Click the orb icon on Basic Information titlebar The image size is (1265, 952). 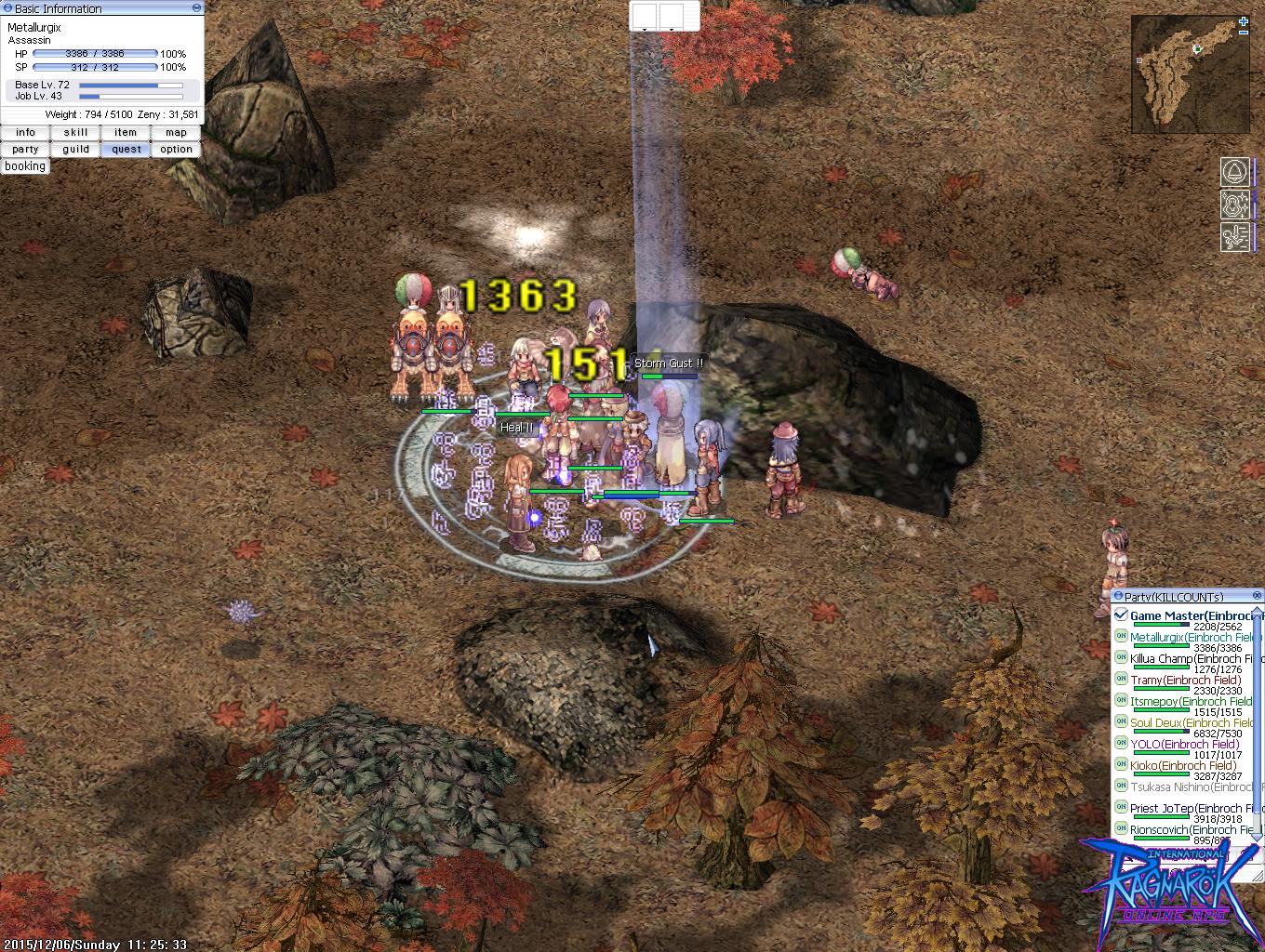pyautogui.click(x=8, y=7)
